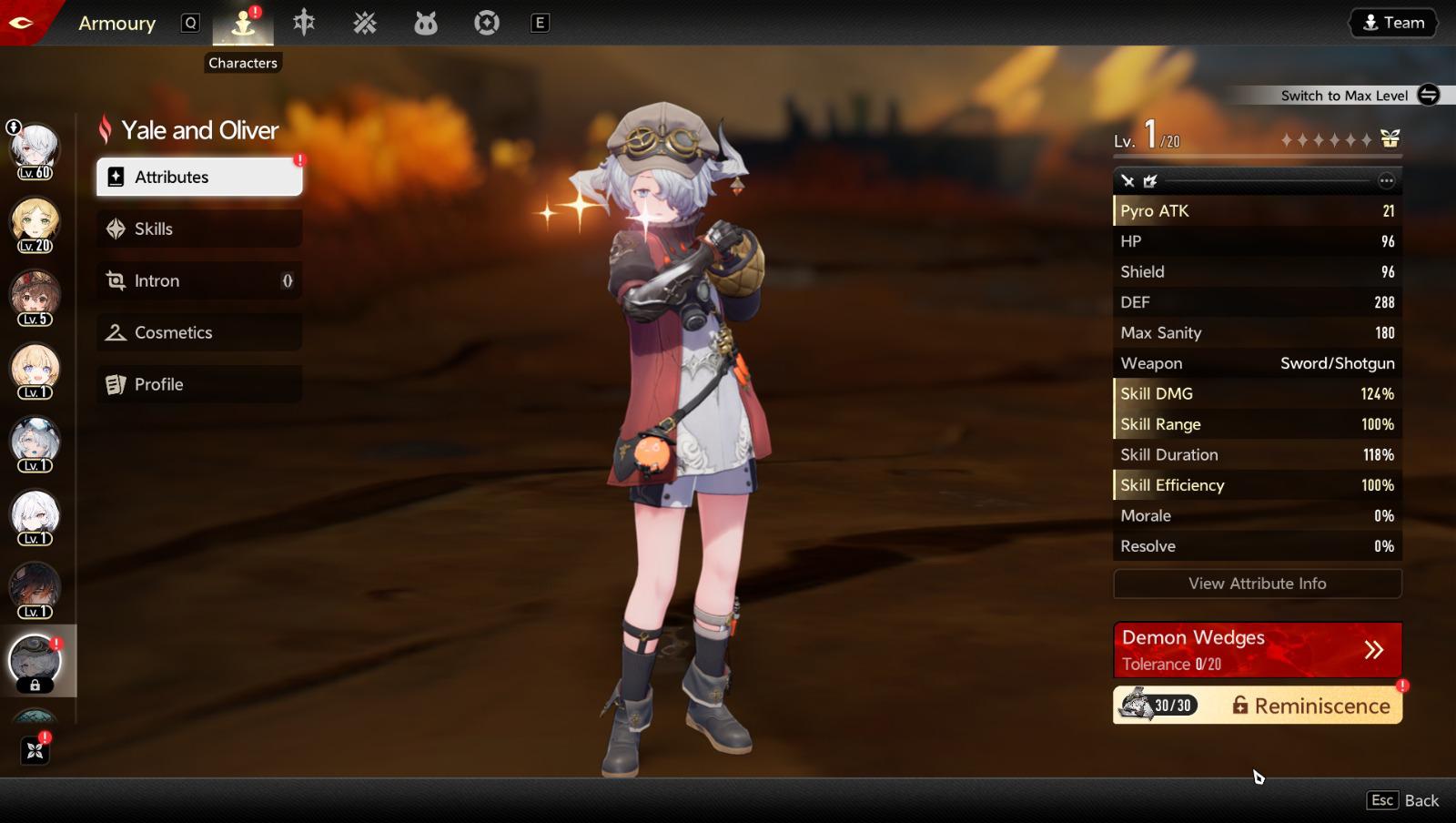Open the Team button
Viewport: 1456px width, 823px height.
click(1392, 23)
